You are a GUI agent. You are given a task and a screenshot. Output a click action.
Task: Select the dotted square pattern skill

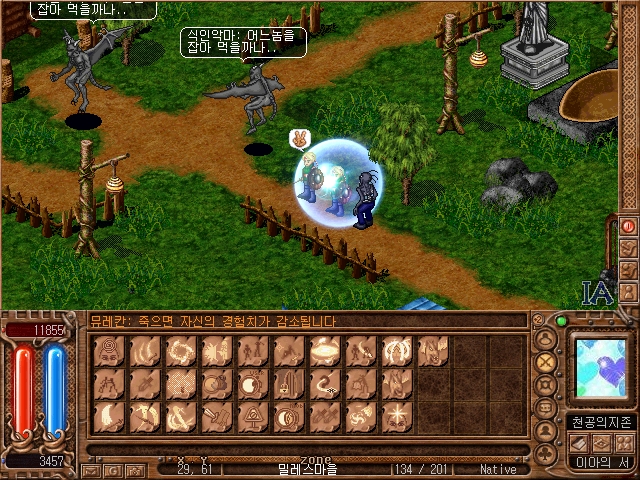pos(181,383)
